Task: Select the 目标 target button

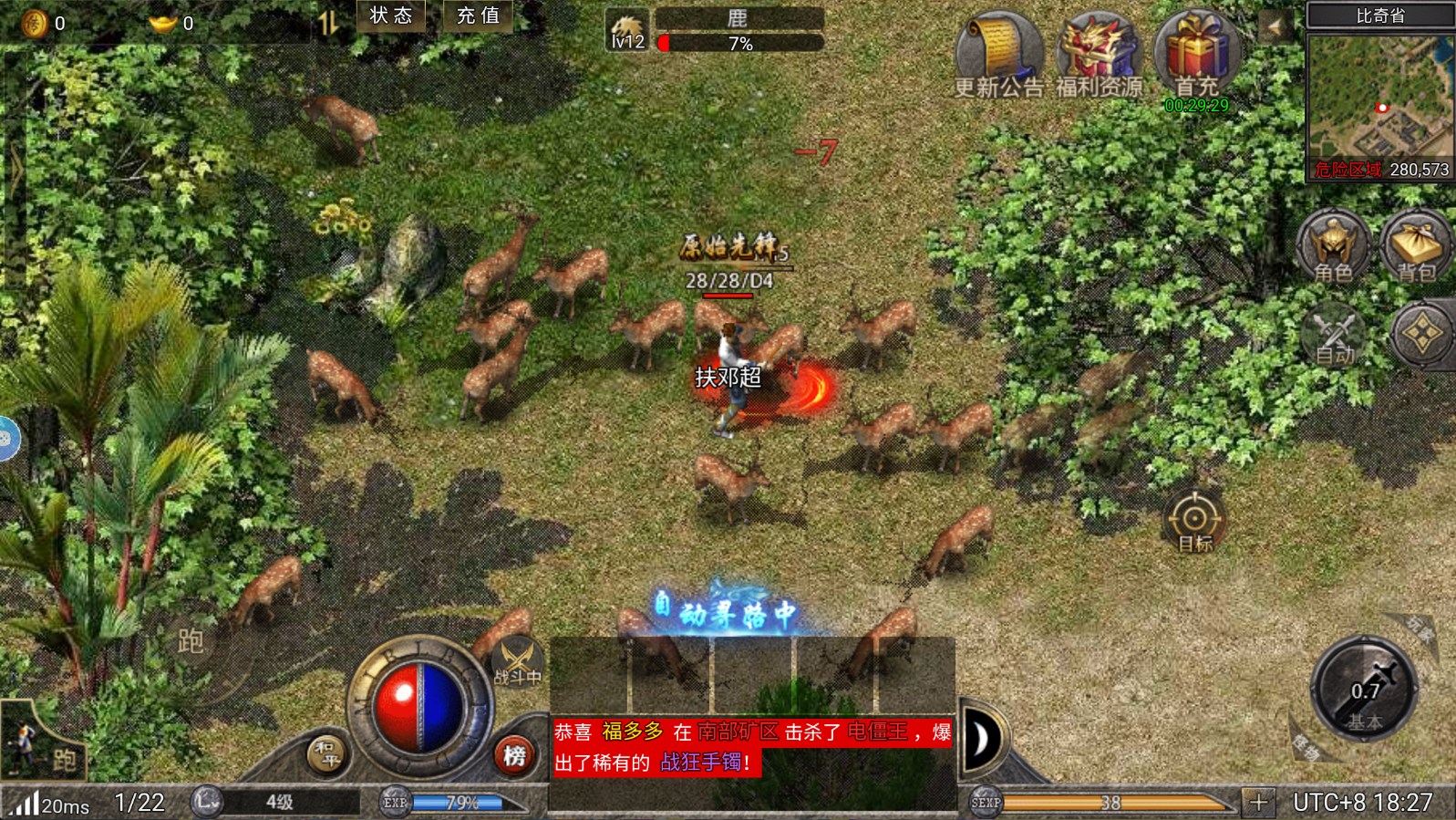Action: [1194, 522]
